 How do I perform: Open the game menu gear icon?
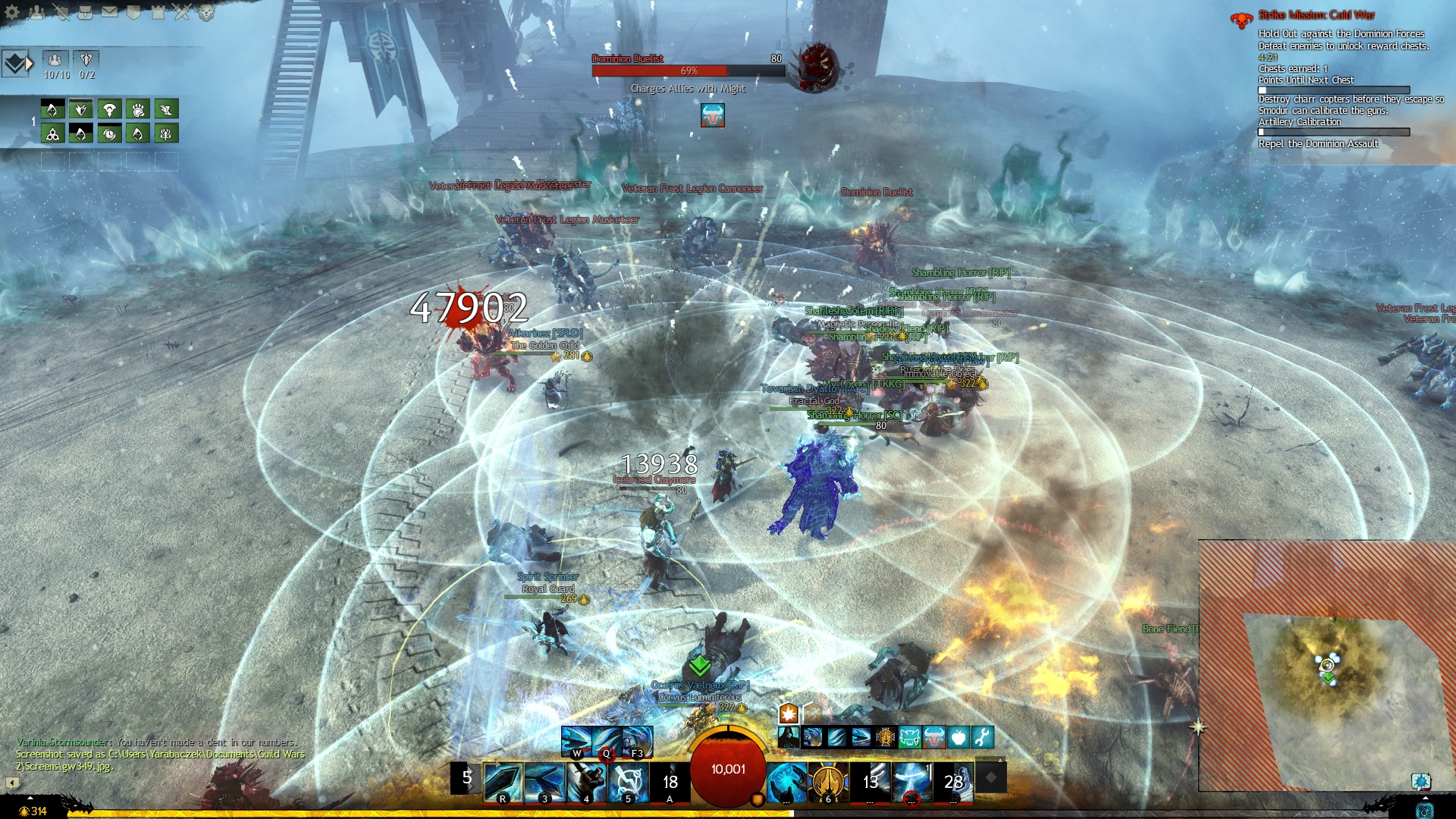12,12
